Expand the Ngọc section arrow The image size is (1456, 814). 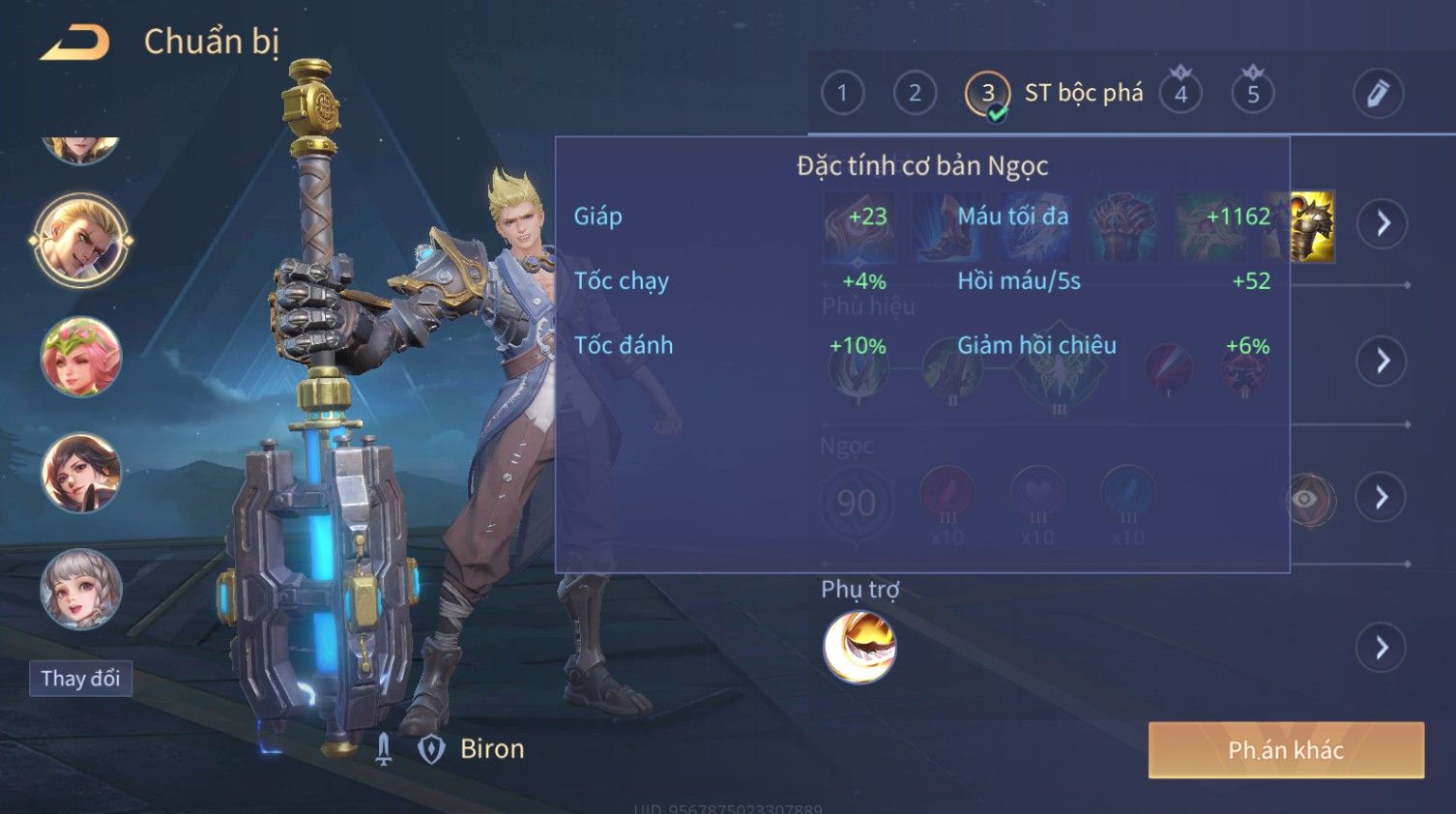point(1383,497)
